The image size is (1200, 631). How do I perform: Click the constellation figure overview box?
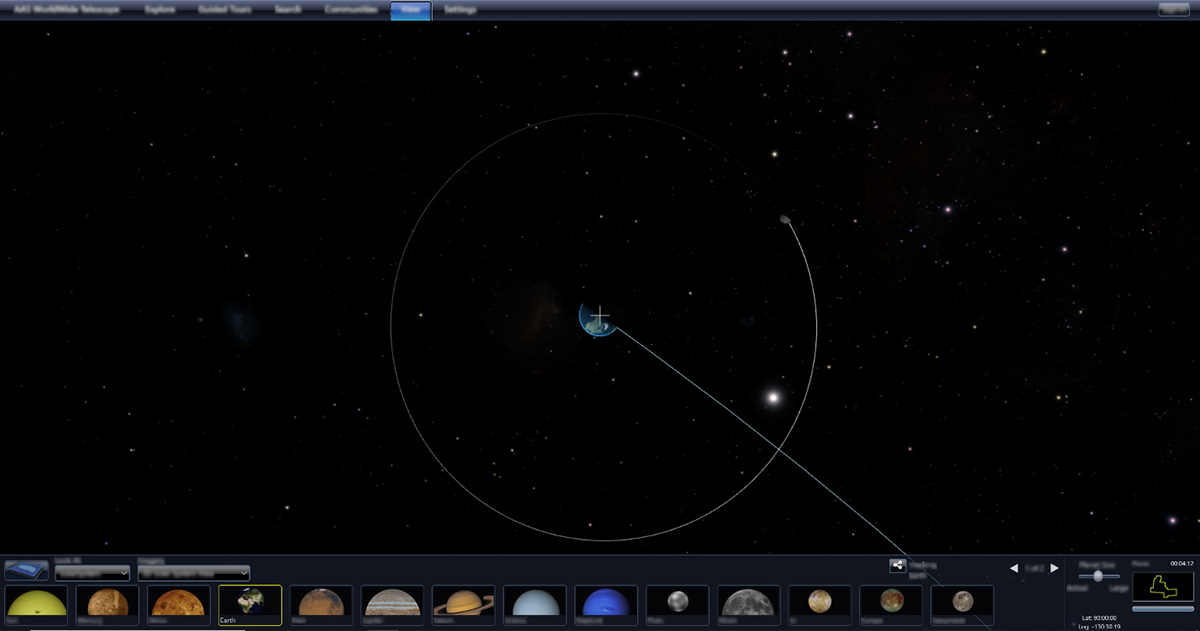pos(1162,587)
